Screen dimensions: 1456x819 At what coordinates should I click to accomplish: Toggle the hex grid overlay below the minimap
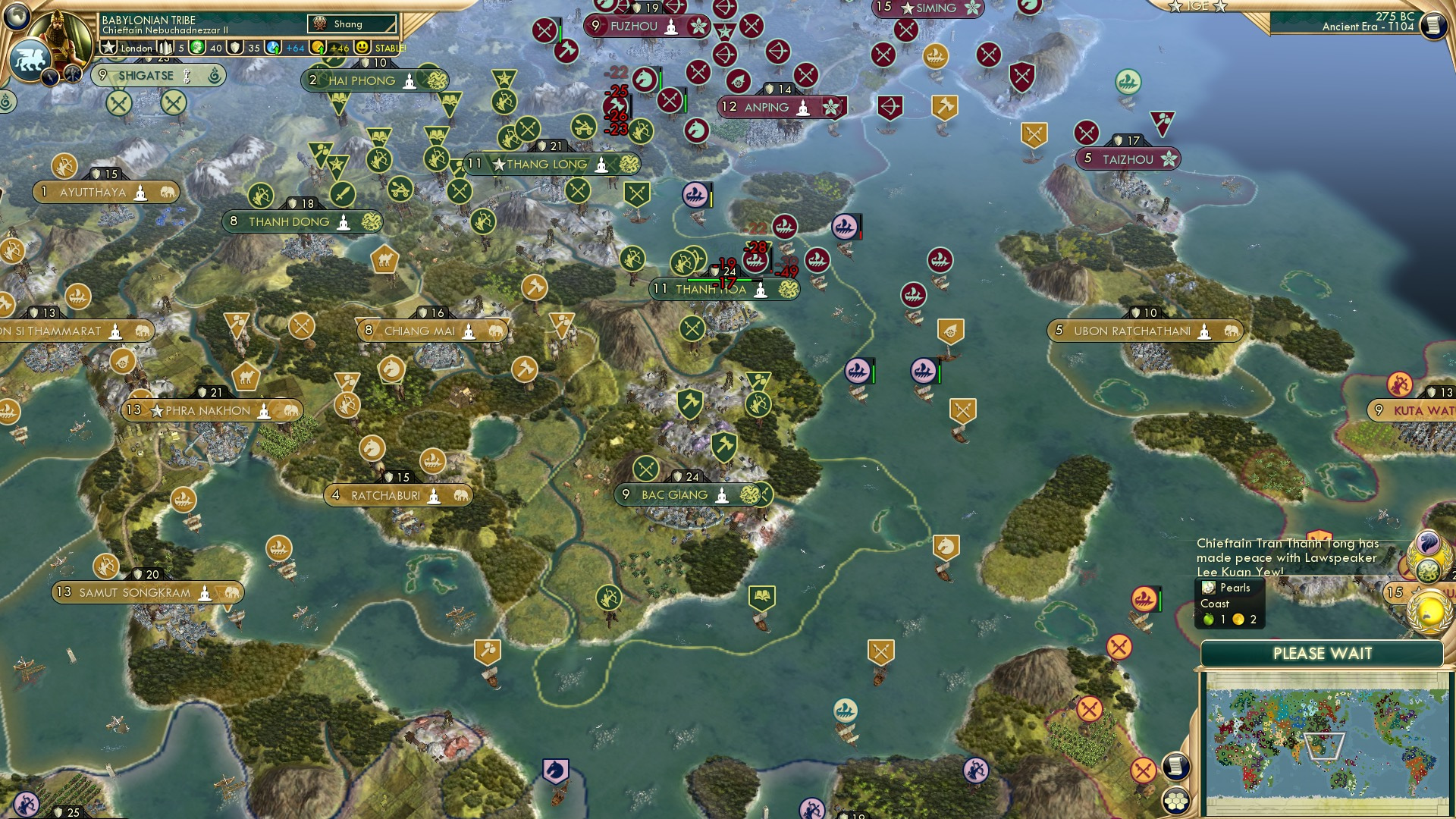[x=1176, y=800]
